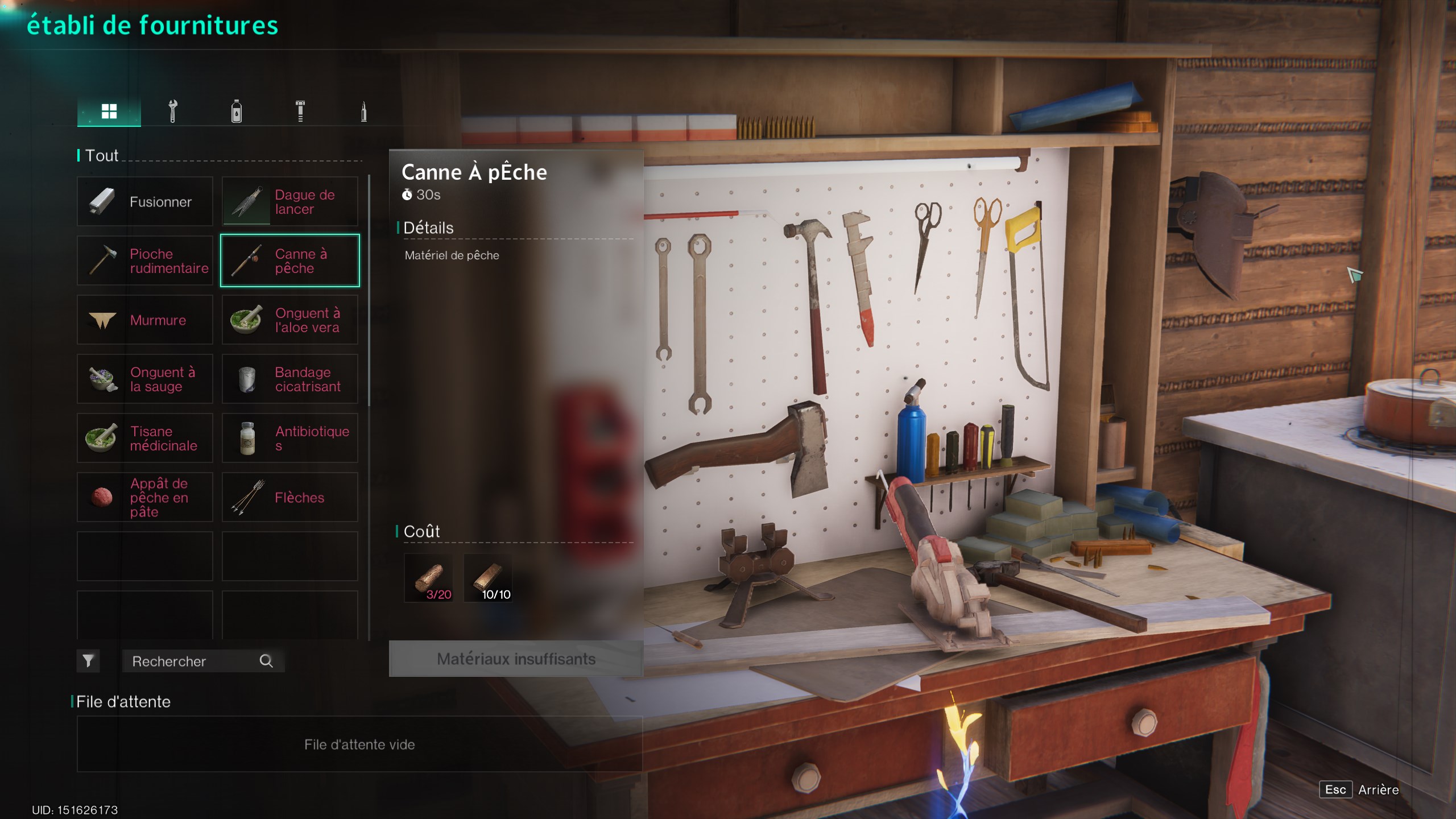This screenshot has width=1456, height=819.
Task: Choose the Dague de lancer recipe
Action: pyautogui.click(x=290, y=201)
